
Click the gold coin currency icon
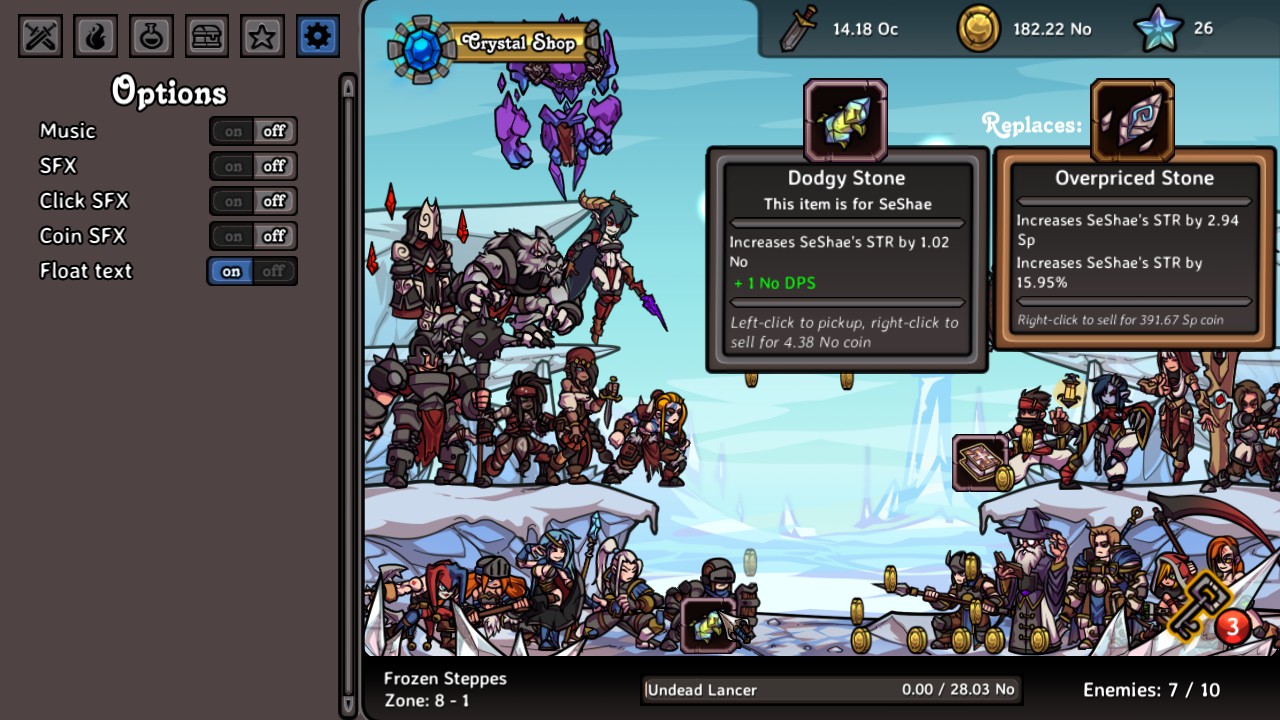pos(977,29)
